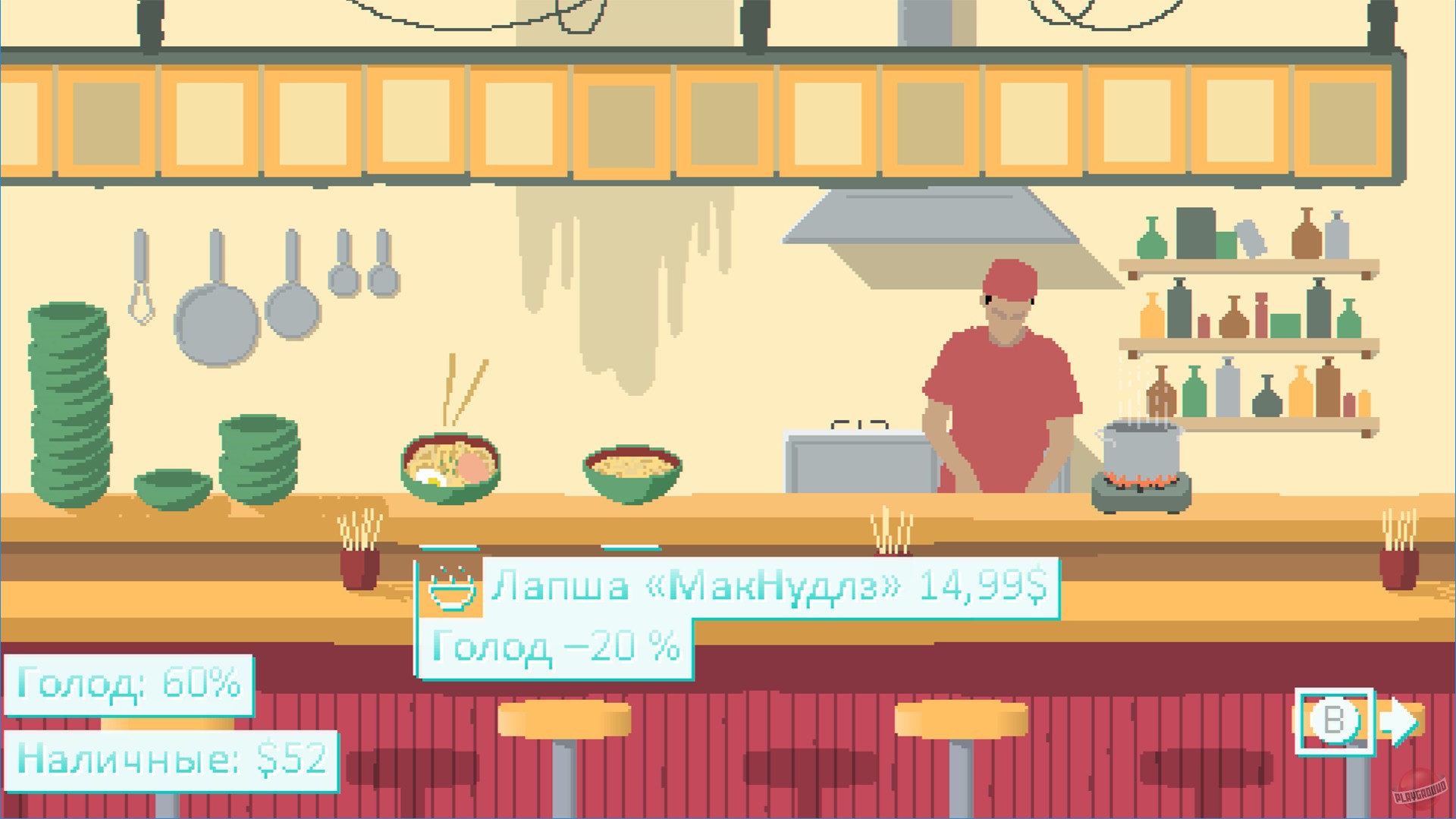This screenshot has width=1456, height=819.
Task: Select the Голод: 60% status label
Action: pyautogui.click(x=129, y=685)
